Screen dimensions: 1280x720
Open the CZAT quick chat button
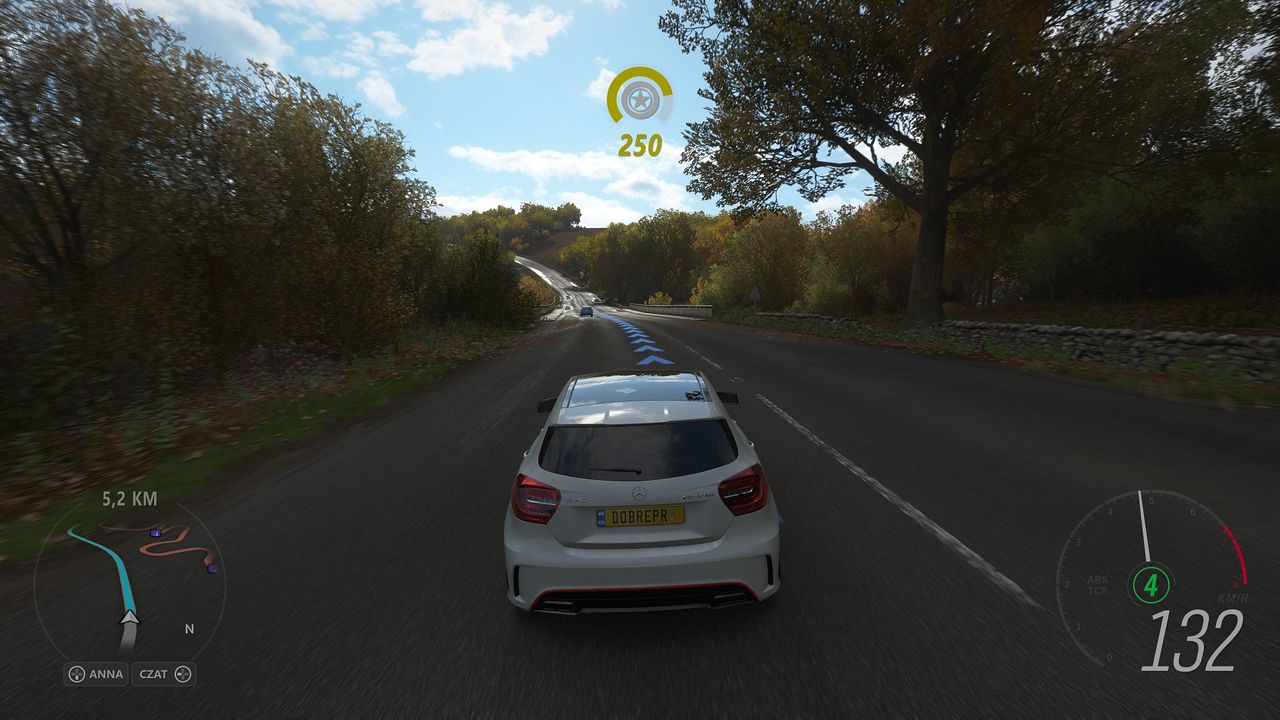click(x=164, y=674)
